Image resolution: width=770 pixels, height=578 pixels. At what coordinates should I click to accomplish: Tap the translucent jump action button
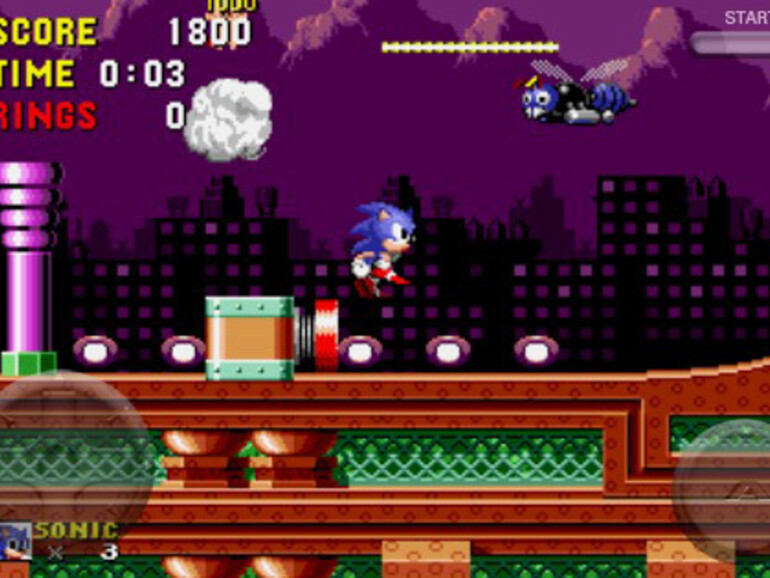point(727,489)
